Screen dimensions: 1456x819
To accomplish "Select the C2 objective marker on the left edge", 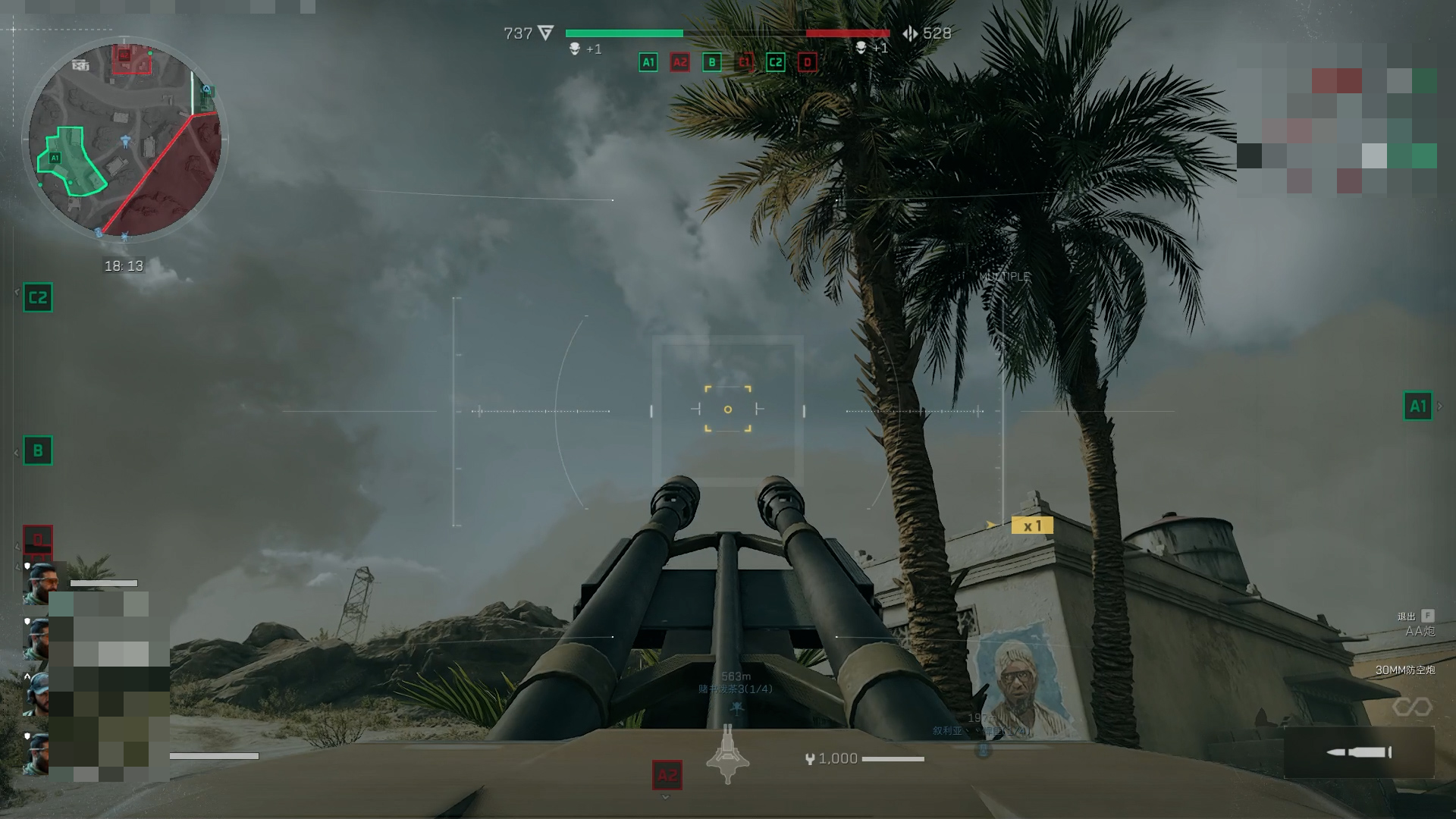I will 39,298.
